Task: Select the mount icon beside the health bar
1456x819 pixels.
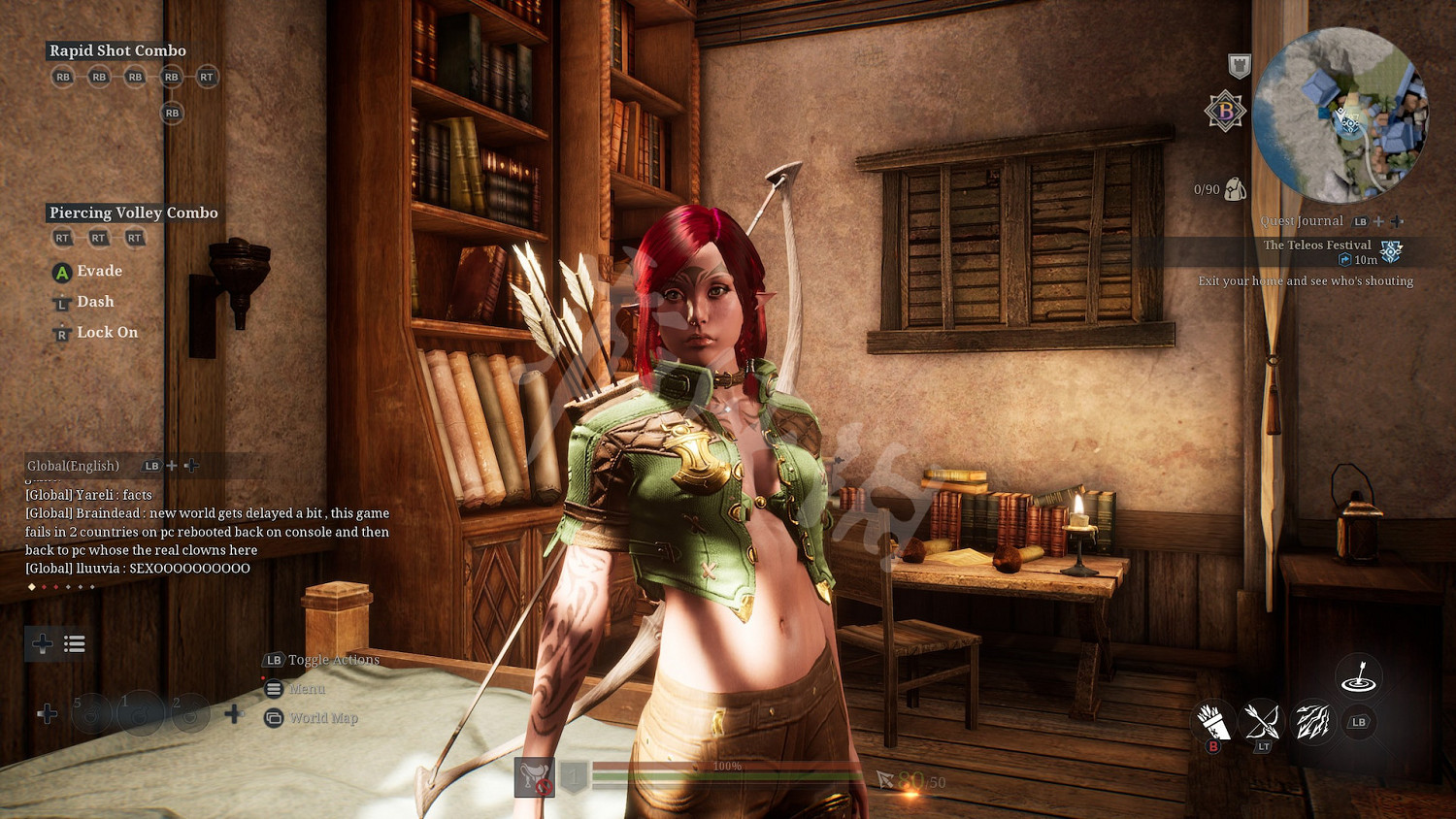Action: 534,776
